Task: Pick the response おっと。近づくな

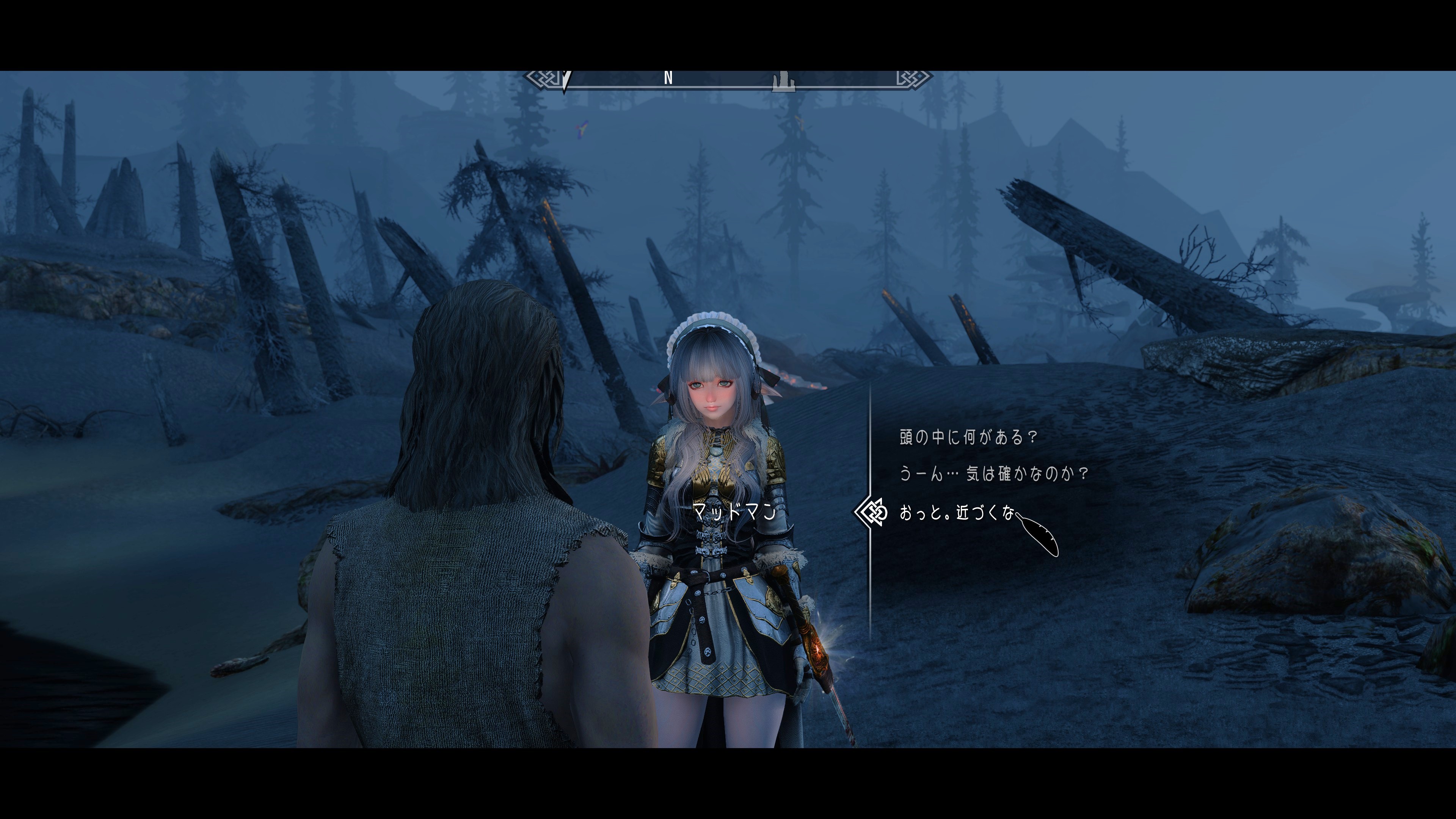Action: tap(956, 513)
